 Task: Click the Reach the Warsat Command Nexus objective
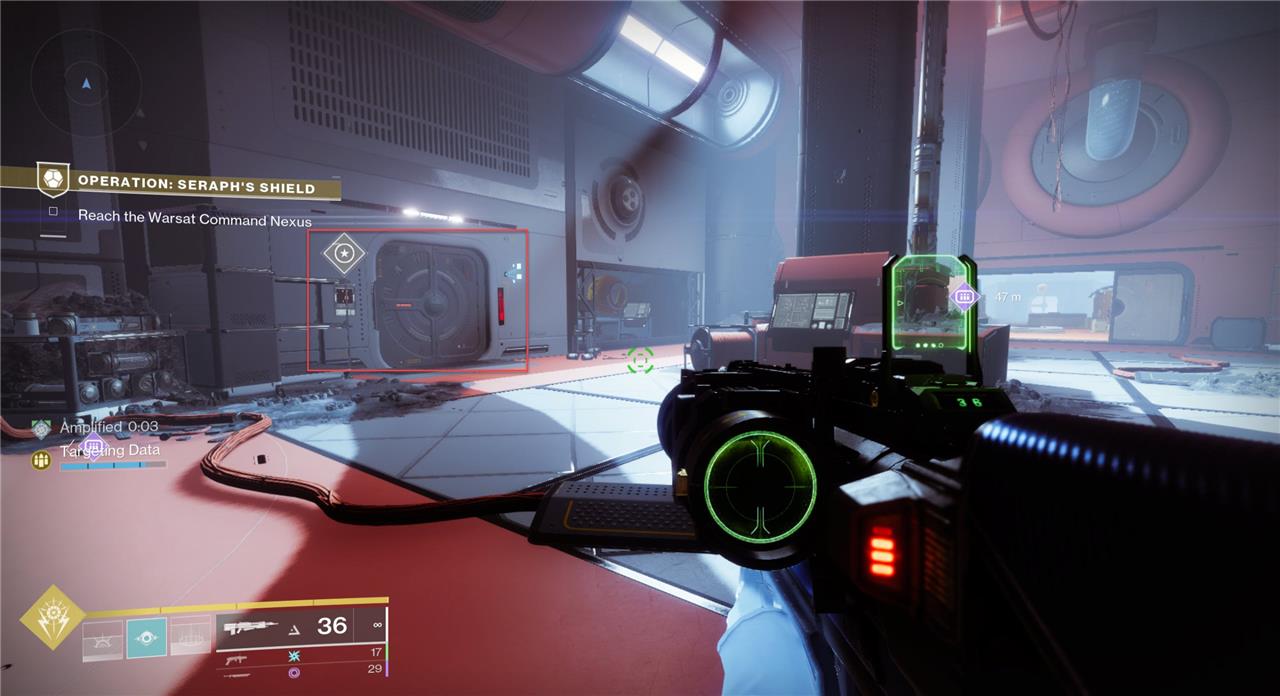pos(195,220)
